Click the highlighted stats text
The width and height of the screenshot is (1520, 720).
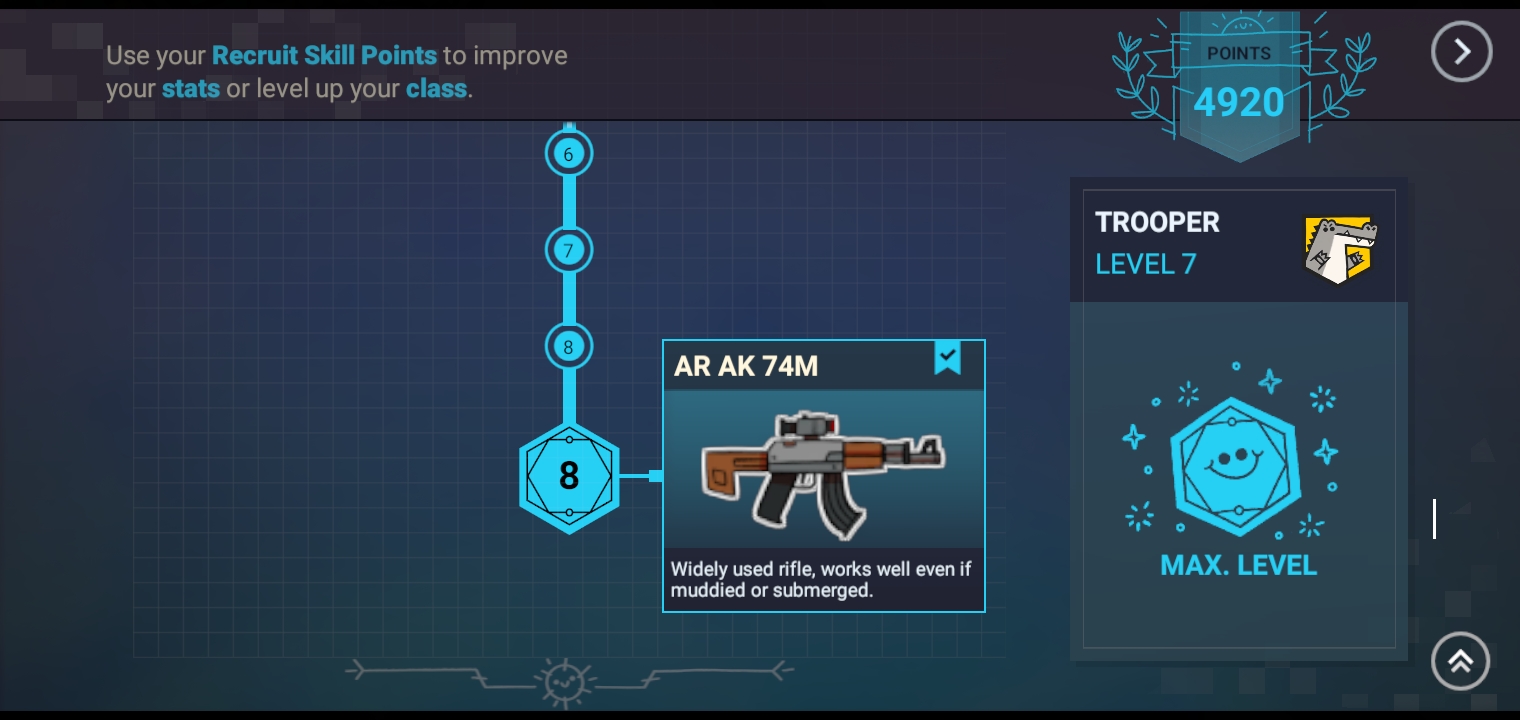click(190, 89)
